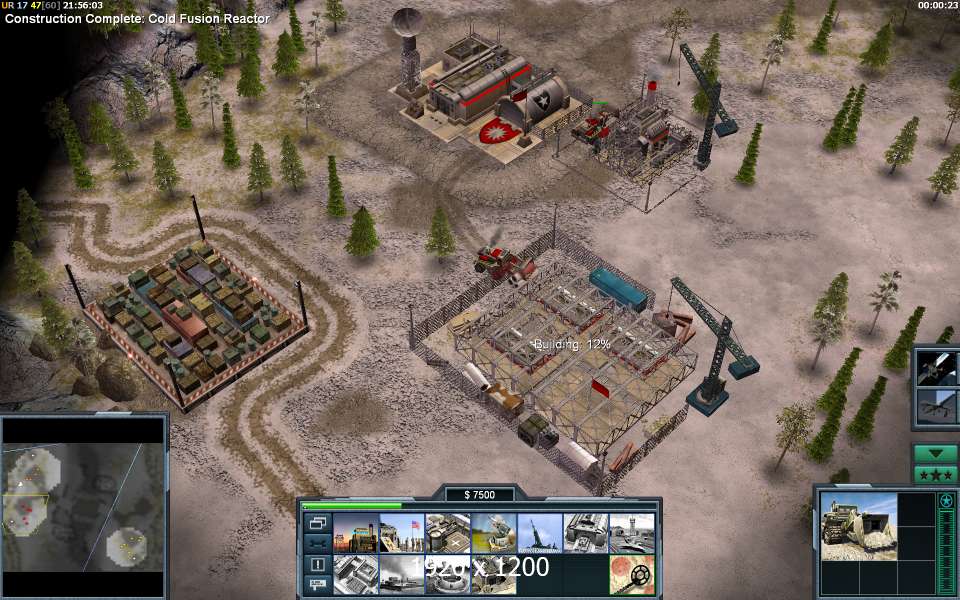Screen dimensions: 960x600
Task: Collapse the panel with green down arrow
Action: pos(934,453)
